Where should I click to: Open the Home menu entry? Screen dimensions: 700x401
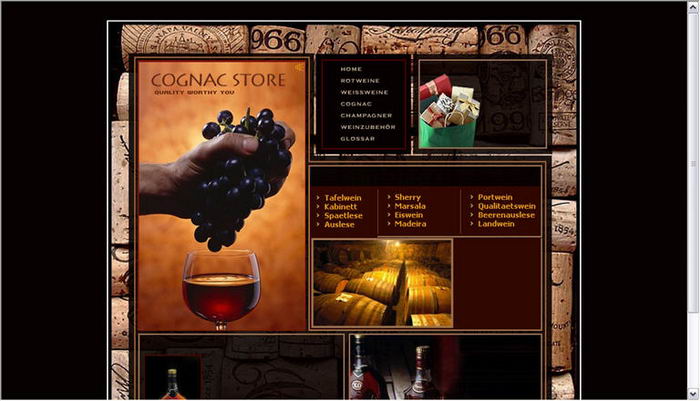(x=351, y=69)
